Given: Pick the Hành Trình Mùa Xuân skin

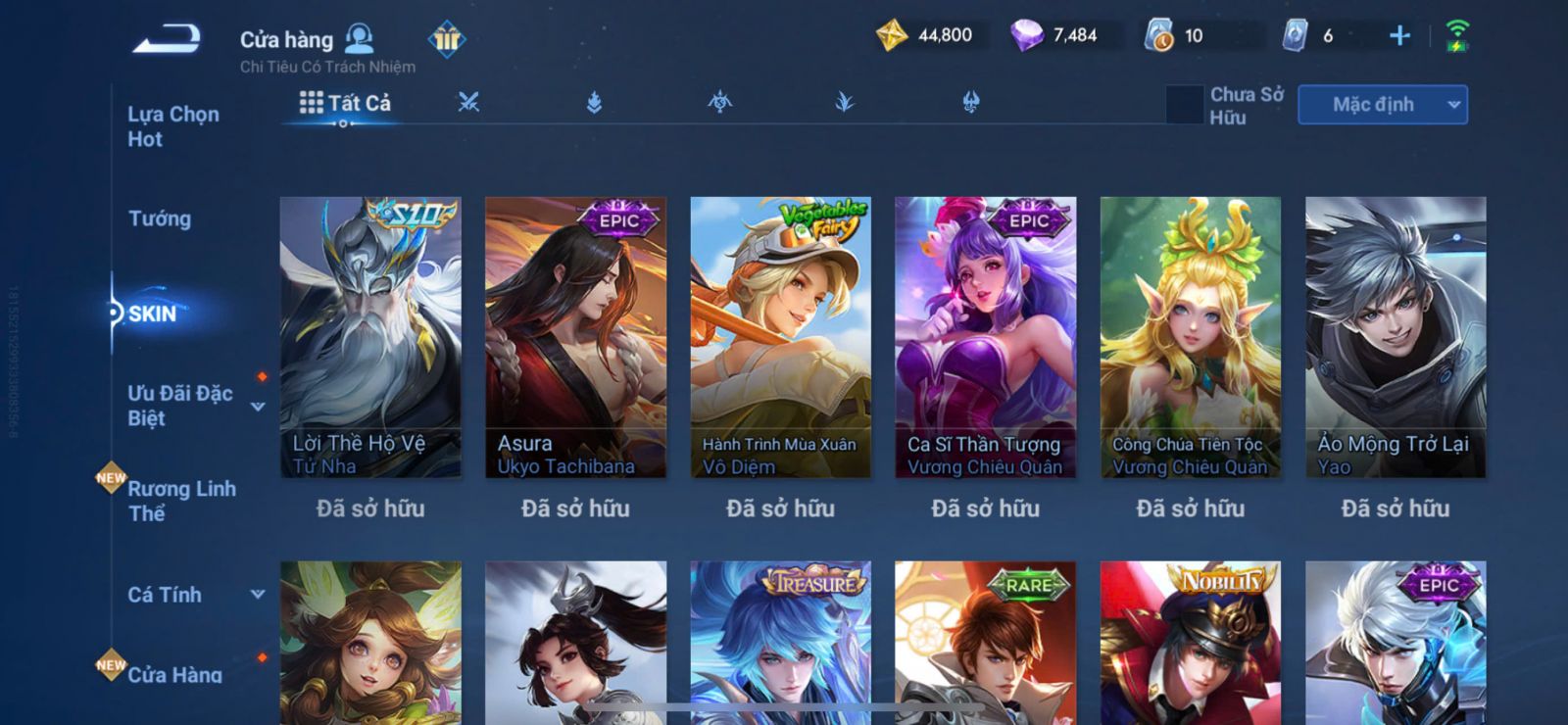Looking at the screenshot, I should coord(780,337).
